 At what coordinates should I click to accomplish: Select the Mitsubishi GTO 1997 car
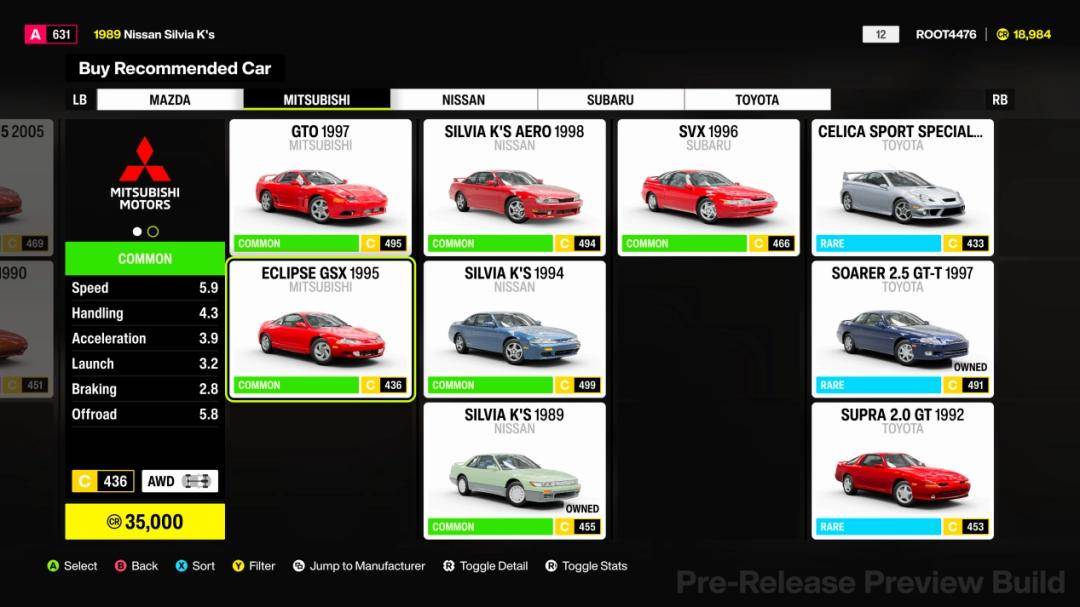tap(320, 187)
